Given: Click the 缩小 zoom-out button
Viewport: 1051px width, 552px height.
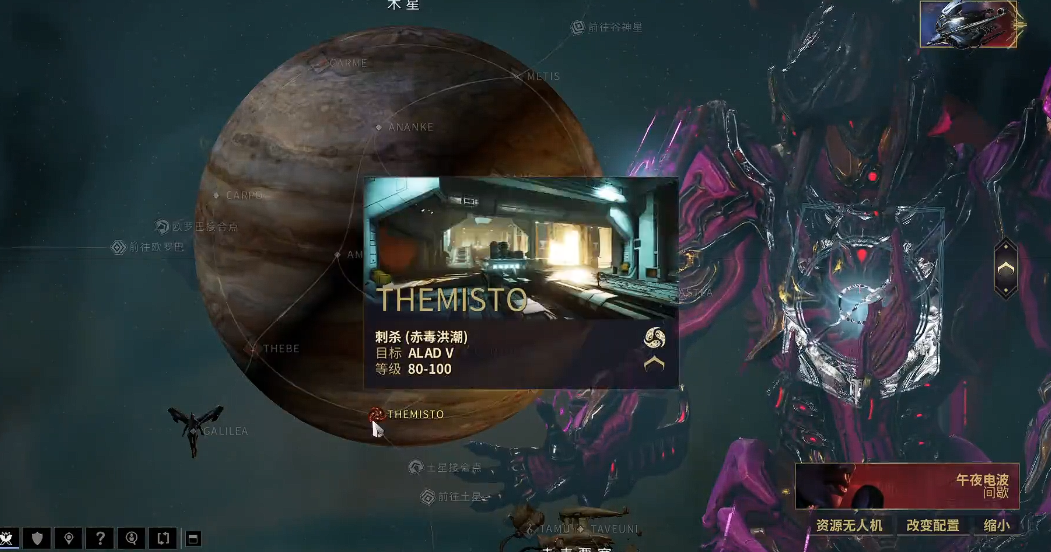Looking at the screenshot, I should point(996,525).
